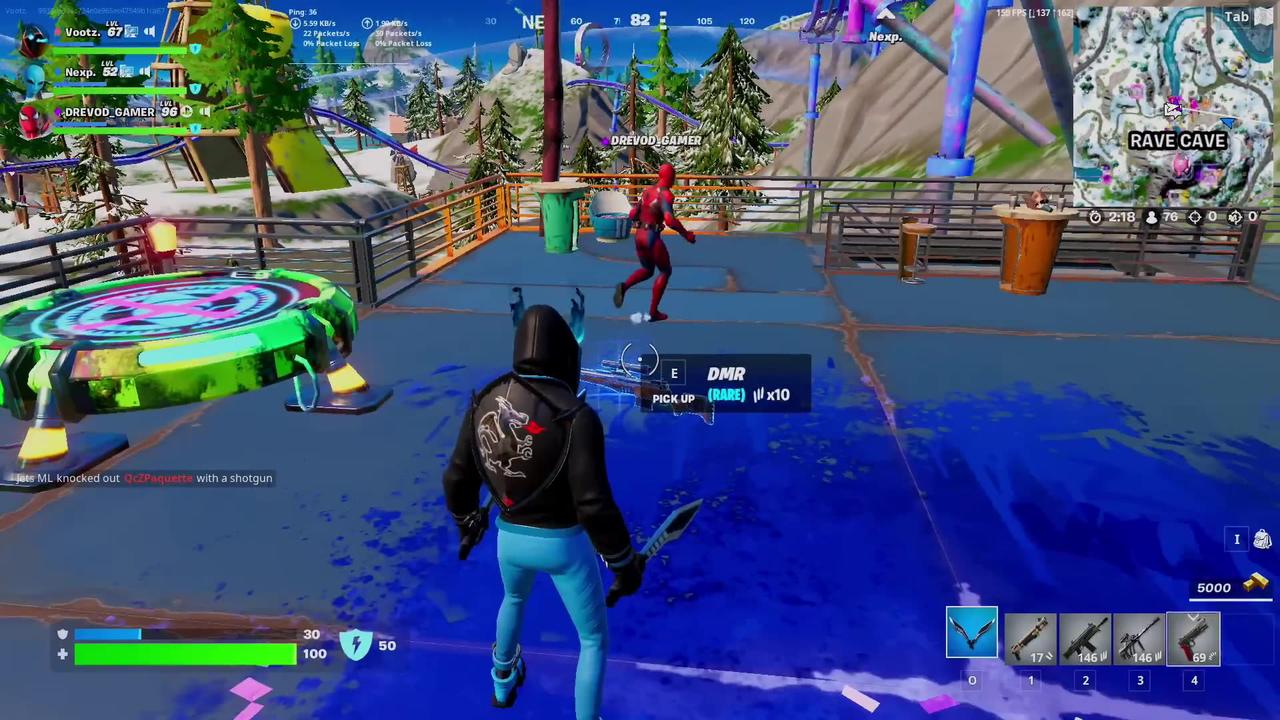Expand Nexp.'s platform indicator icon
Viewport: 1280px width, 720px height.
tap(126, 72)
